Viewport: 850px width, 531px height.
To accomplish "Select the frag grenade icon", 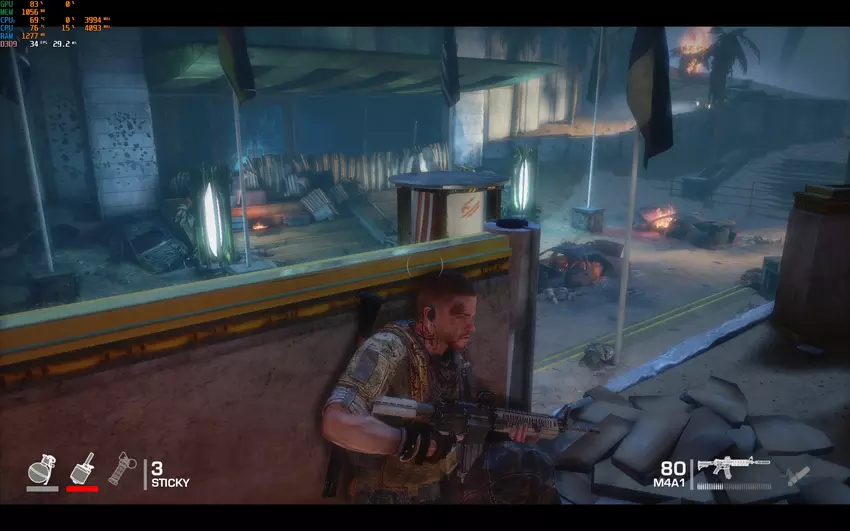I will [41, 468].
